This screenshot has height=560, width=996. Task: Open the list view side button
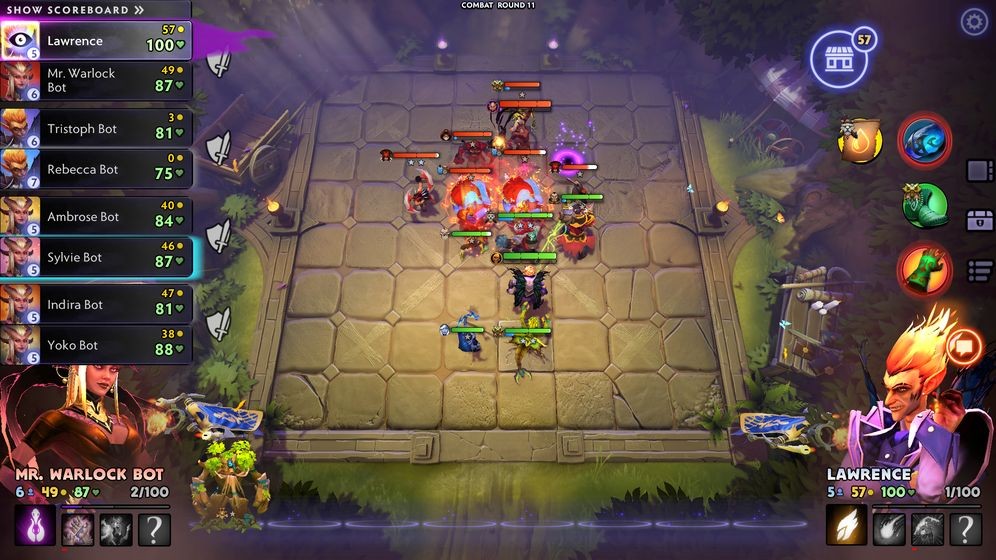(x=979, y=270)
